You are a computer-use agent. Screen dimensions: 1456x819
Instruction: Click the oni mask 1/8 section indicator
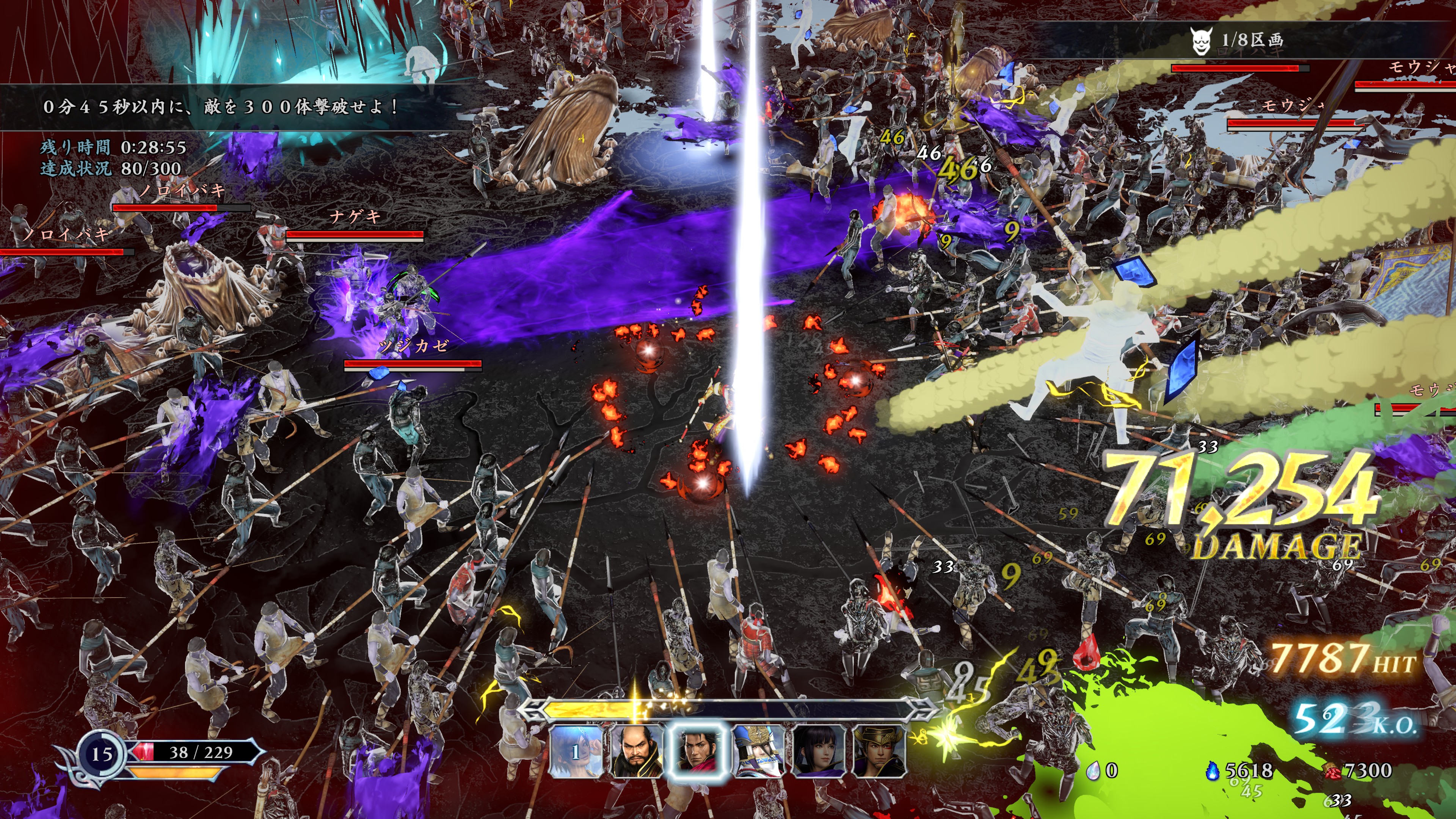(x=1237, y=41)
